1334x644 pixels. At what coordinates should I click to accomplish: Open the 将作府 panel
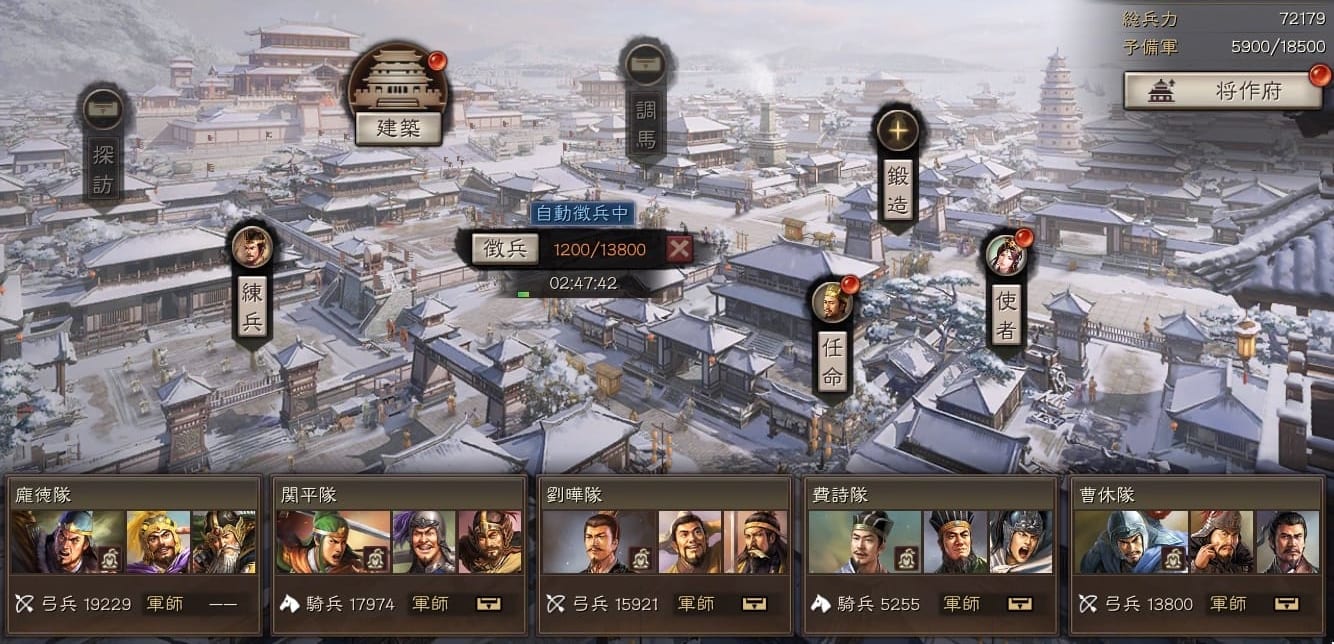(1222, 91)
